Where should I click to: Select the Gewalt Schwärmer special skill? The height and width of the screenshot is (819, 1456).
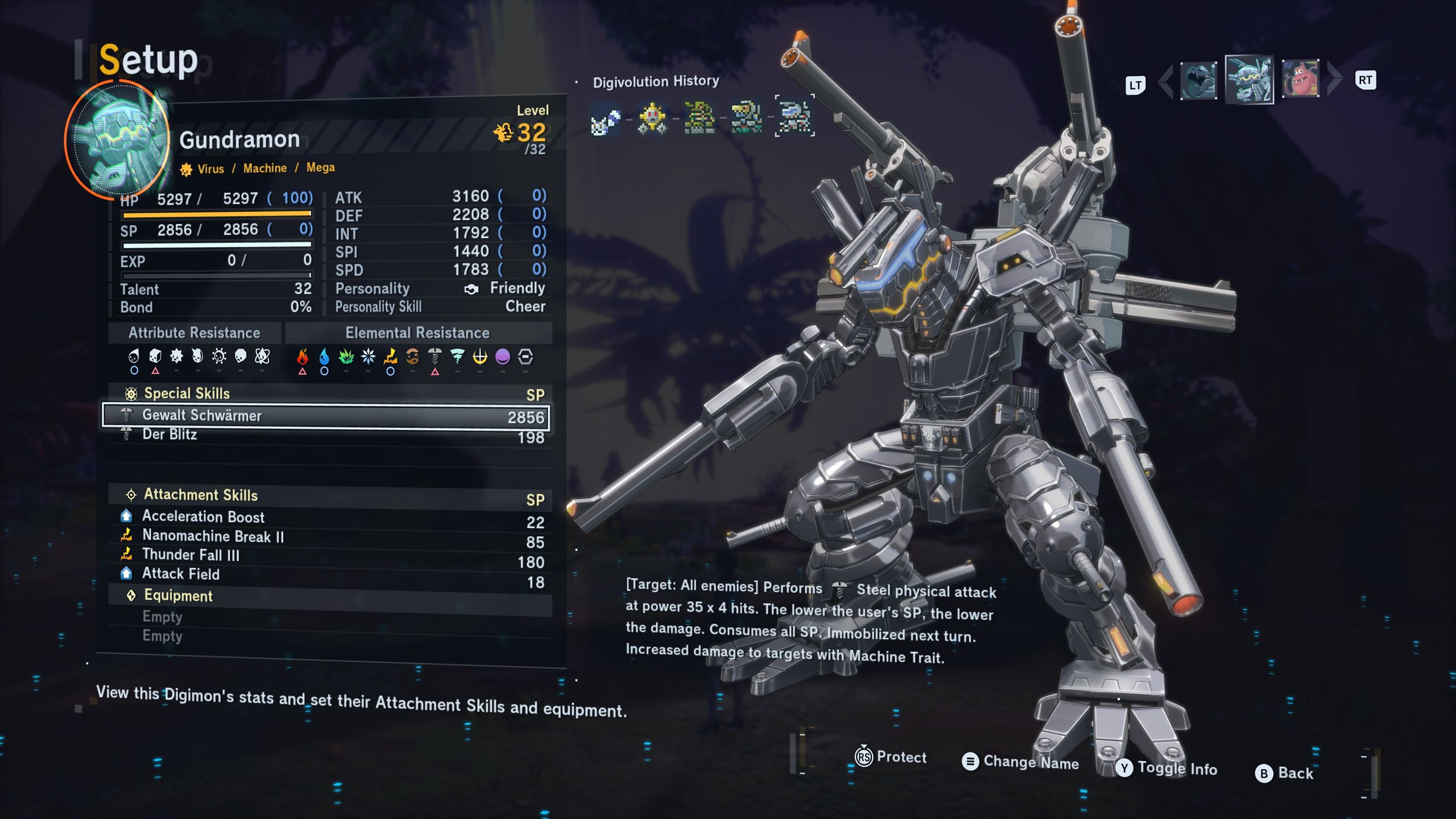pos(325,416)
